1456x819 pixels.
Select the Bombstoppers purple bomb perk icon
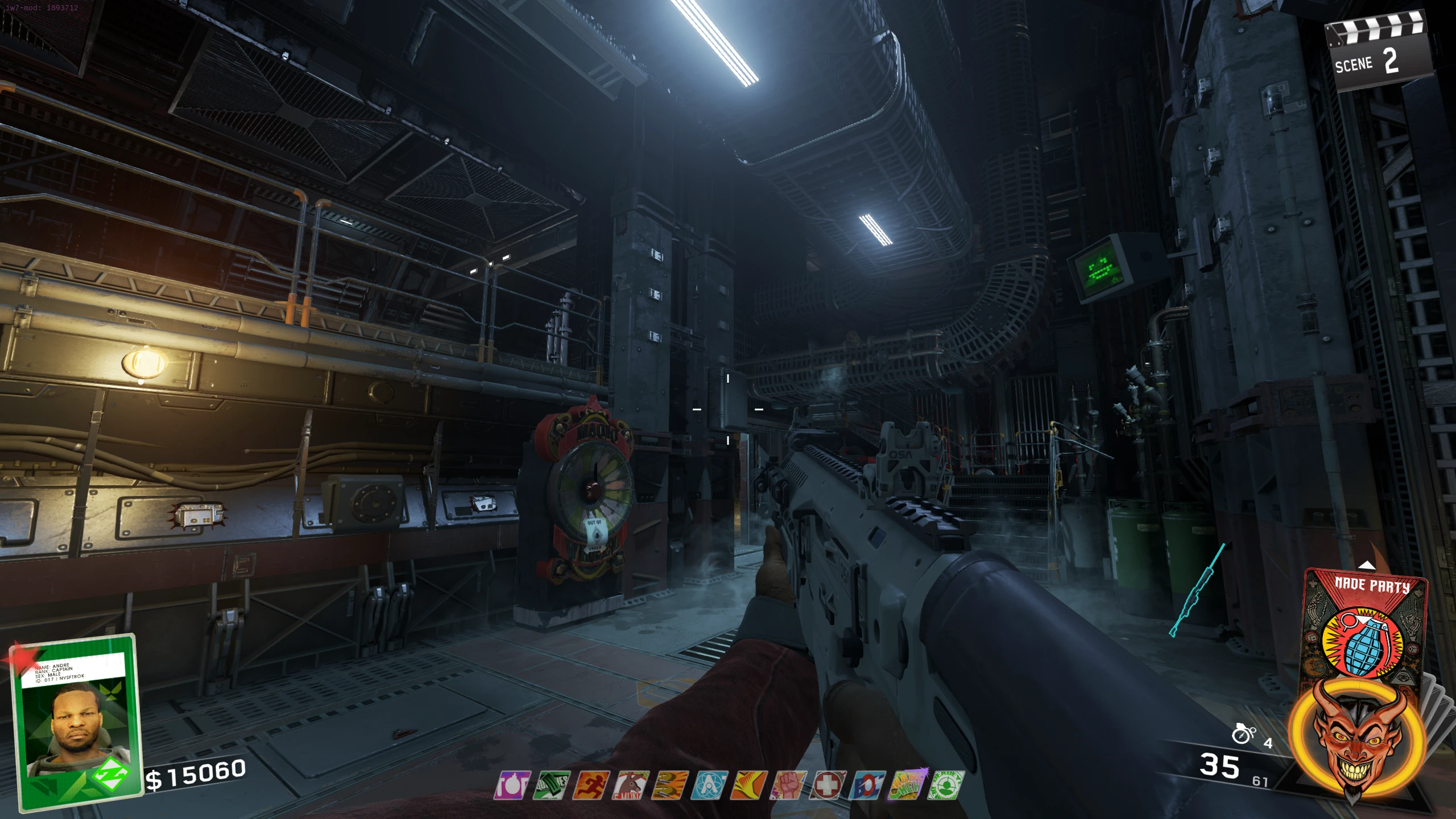tap(512, 785)
